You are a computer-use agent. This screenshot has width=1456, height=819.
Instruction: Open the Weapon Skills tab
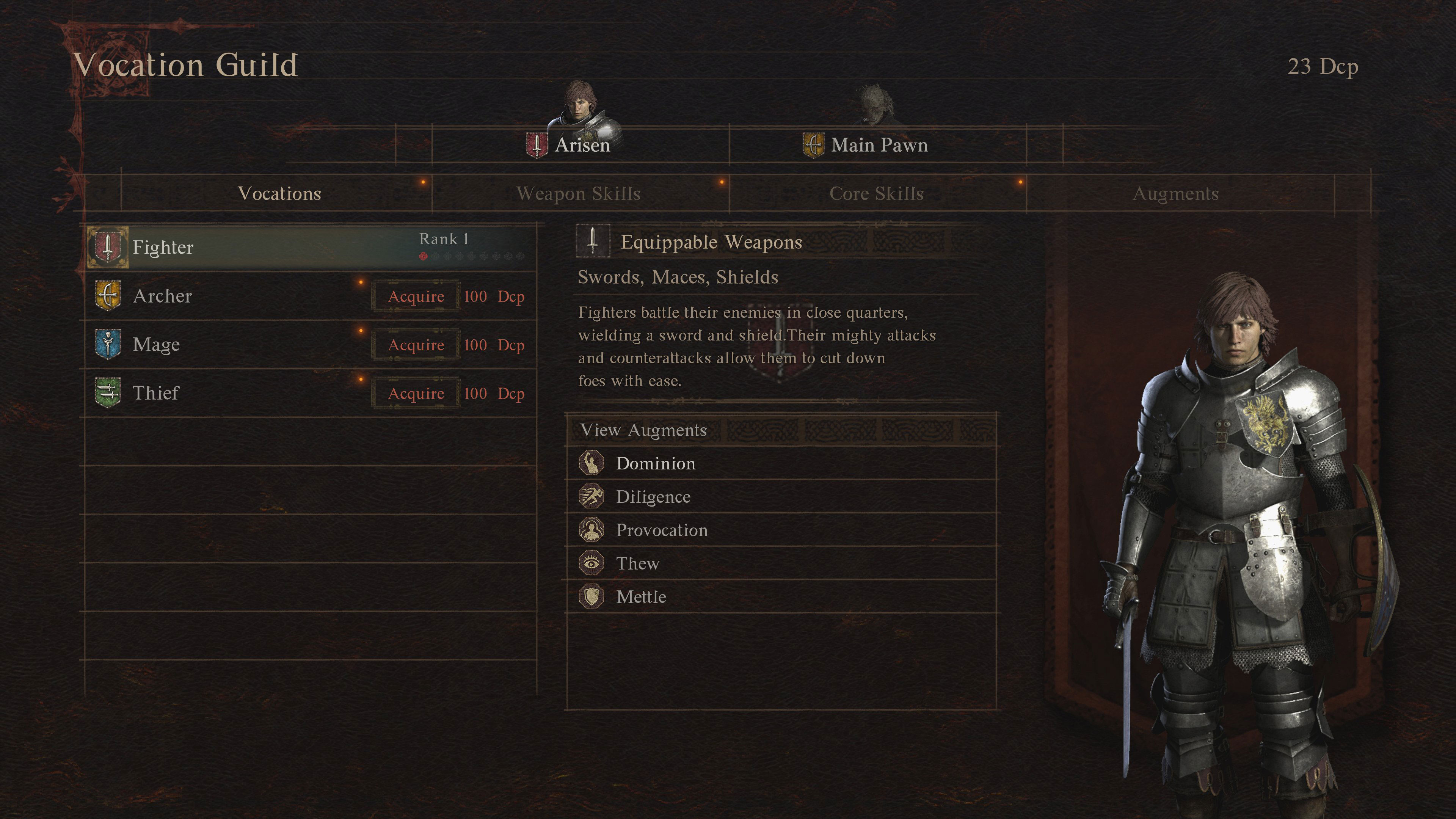click(x=578, y=194)
